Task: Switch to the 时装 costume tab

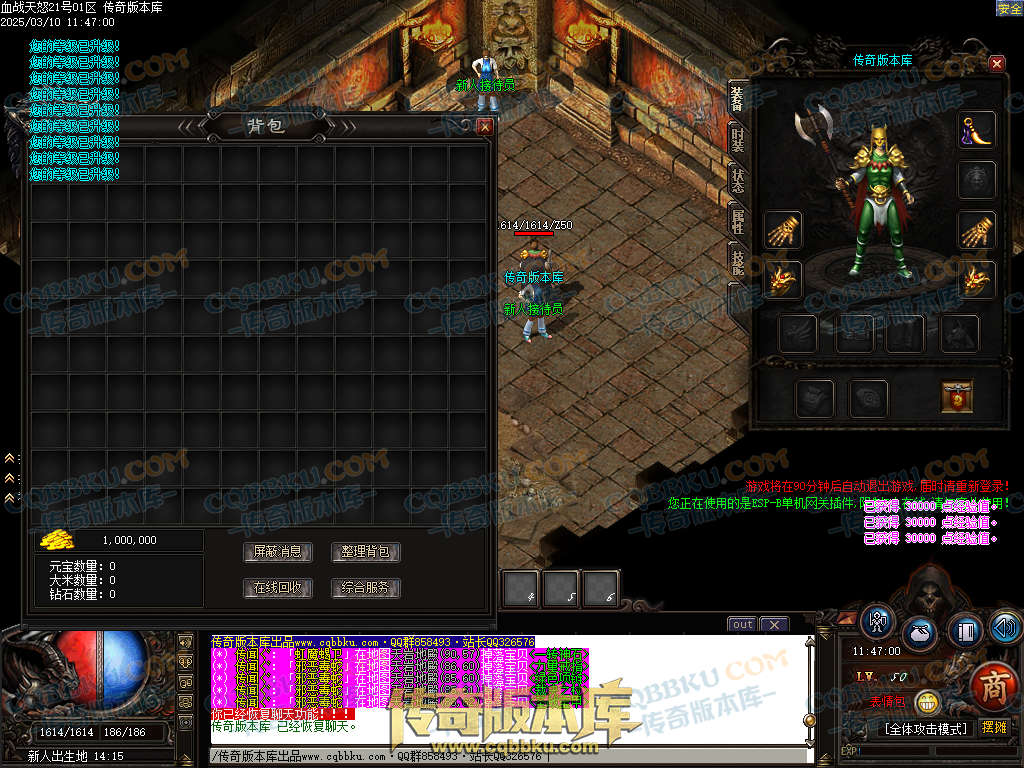Action: (737, 138)
